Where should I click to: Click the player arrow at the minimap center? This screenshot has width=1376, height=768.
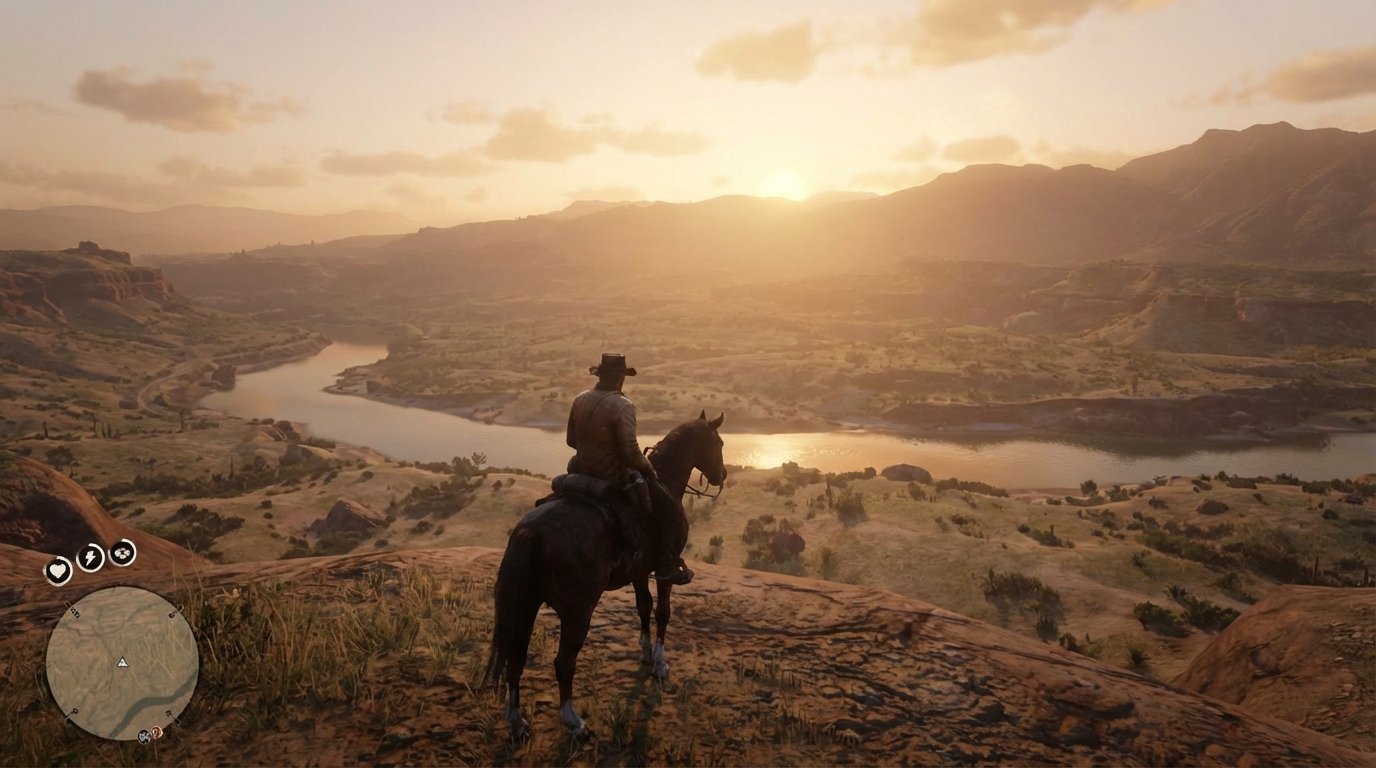click(121, 663)
